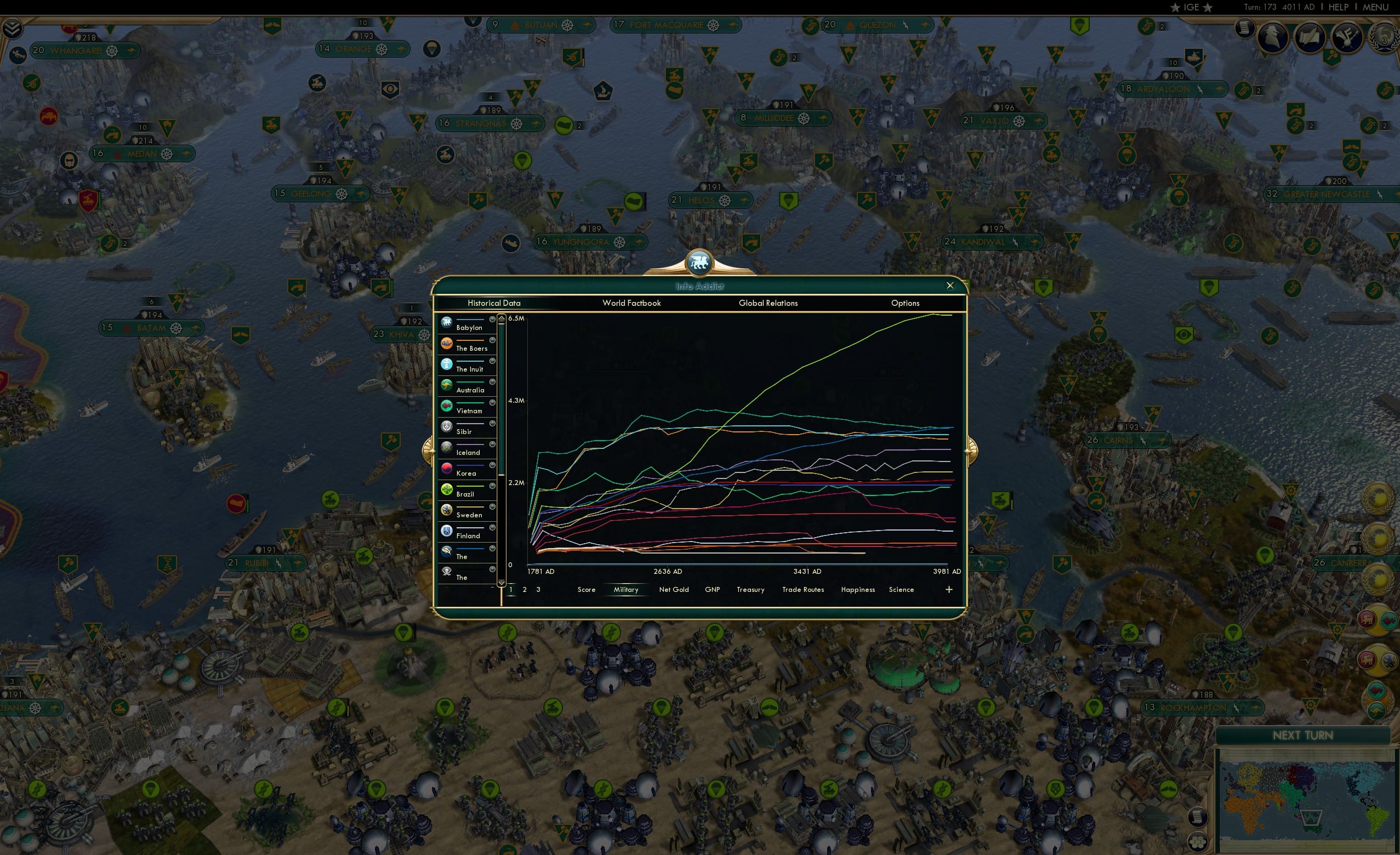The image size is (1400, 855).
Task: Toggle Sweden's graph visibility toggle
Action: click(492, 506)
